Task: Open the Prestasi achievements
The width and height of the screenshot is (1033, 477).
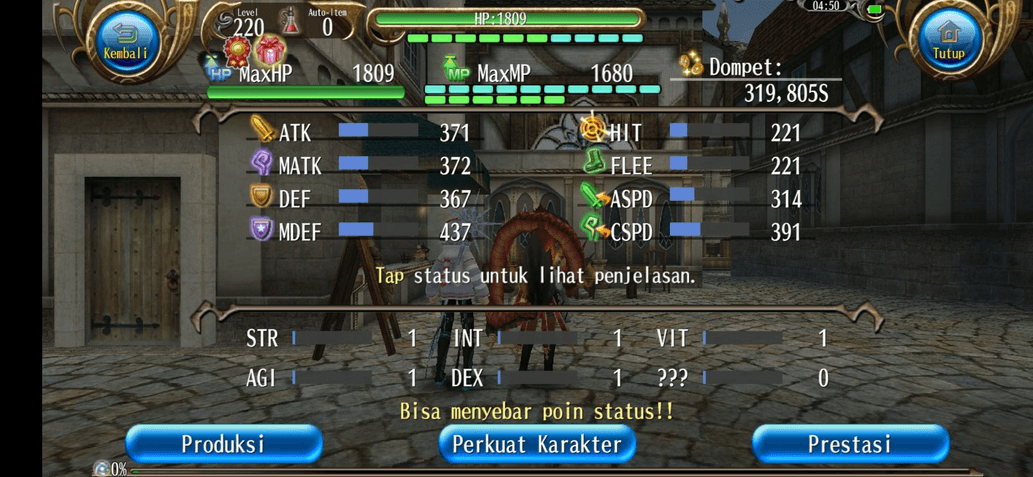Action: tap(849, 444)
